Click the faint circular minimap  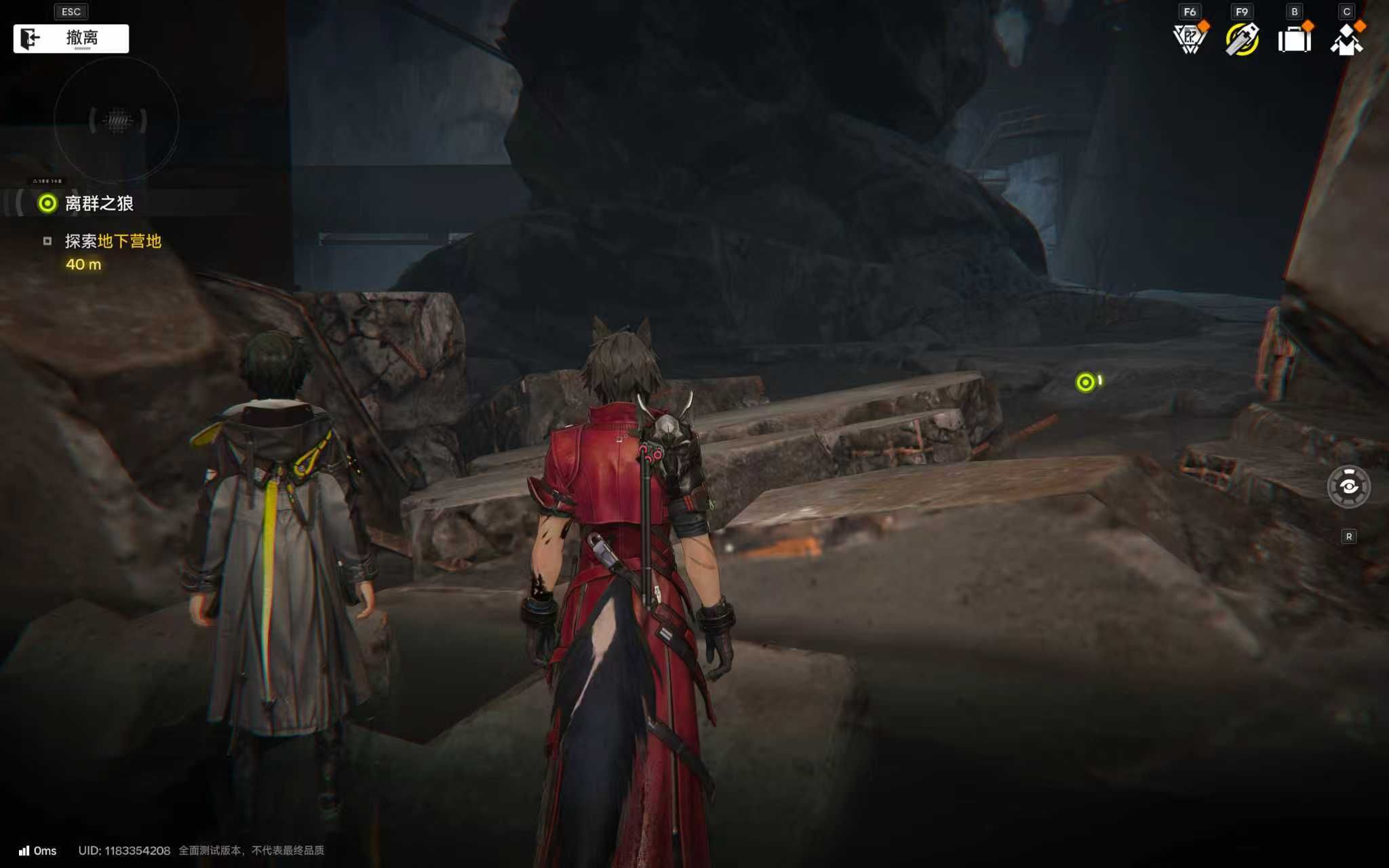pos(117,121)
